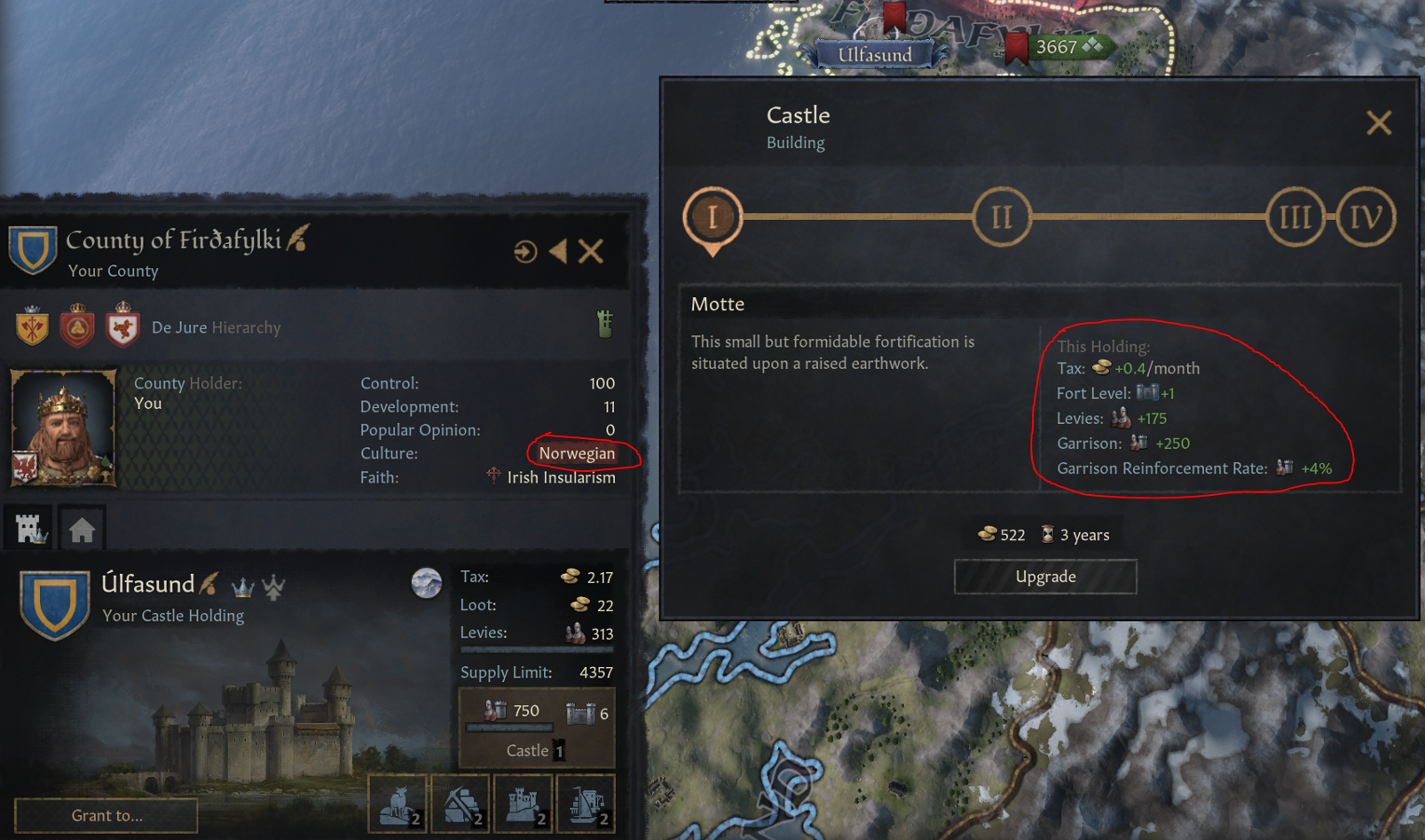Pin the County of Firðafylki window
Screen dimensions: 1425x840
pyautogui.click(x=525, y=251)
